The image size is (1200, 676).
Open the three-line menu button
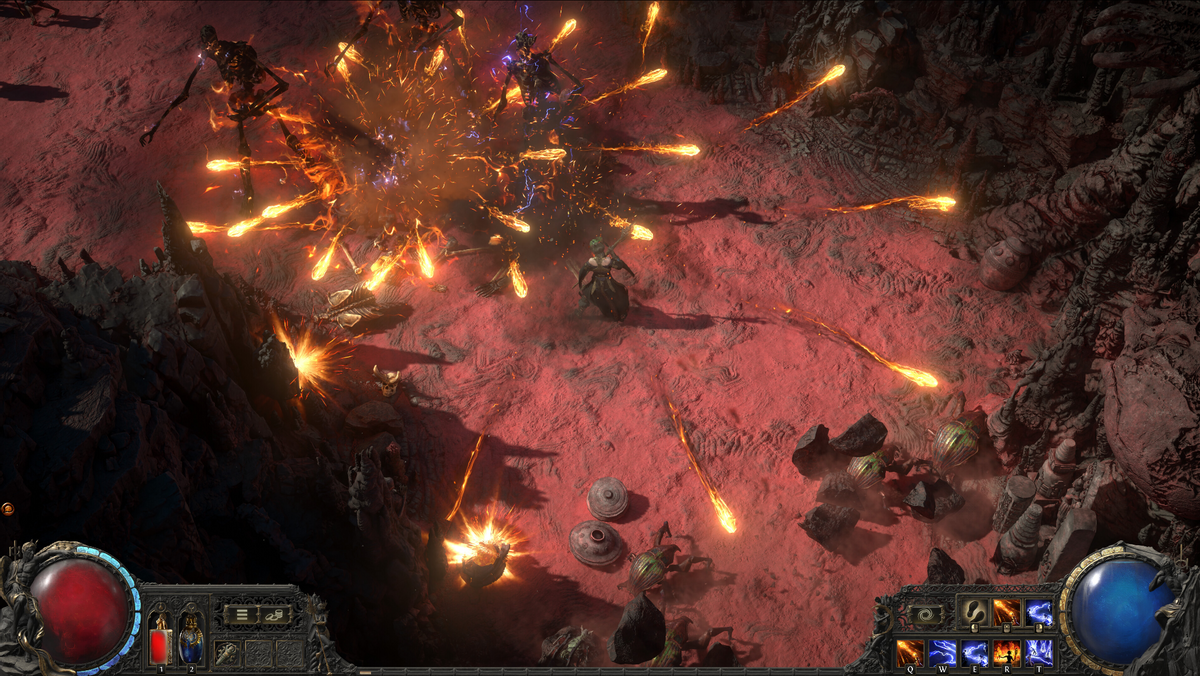coord(241,614)
